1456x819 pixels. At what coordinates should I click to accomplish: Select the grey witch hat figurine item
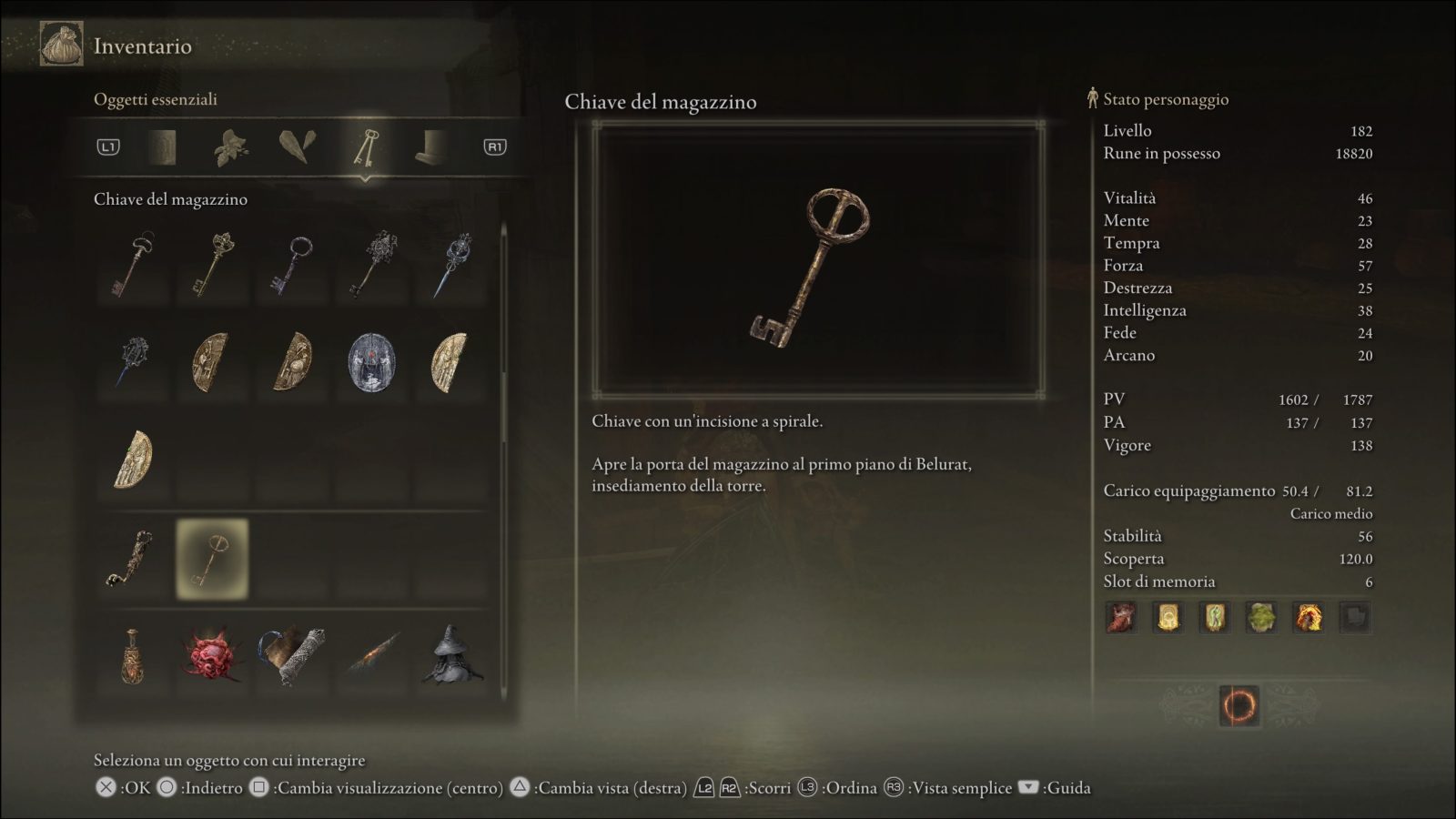point(451,654)
